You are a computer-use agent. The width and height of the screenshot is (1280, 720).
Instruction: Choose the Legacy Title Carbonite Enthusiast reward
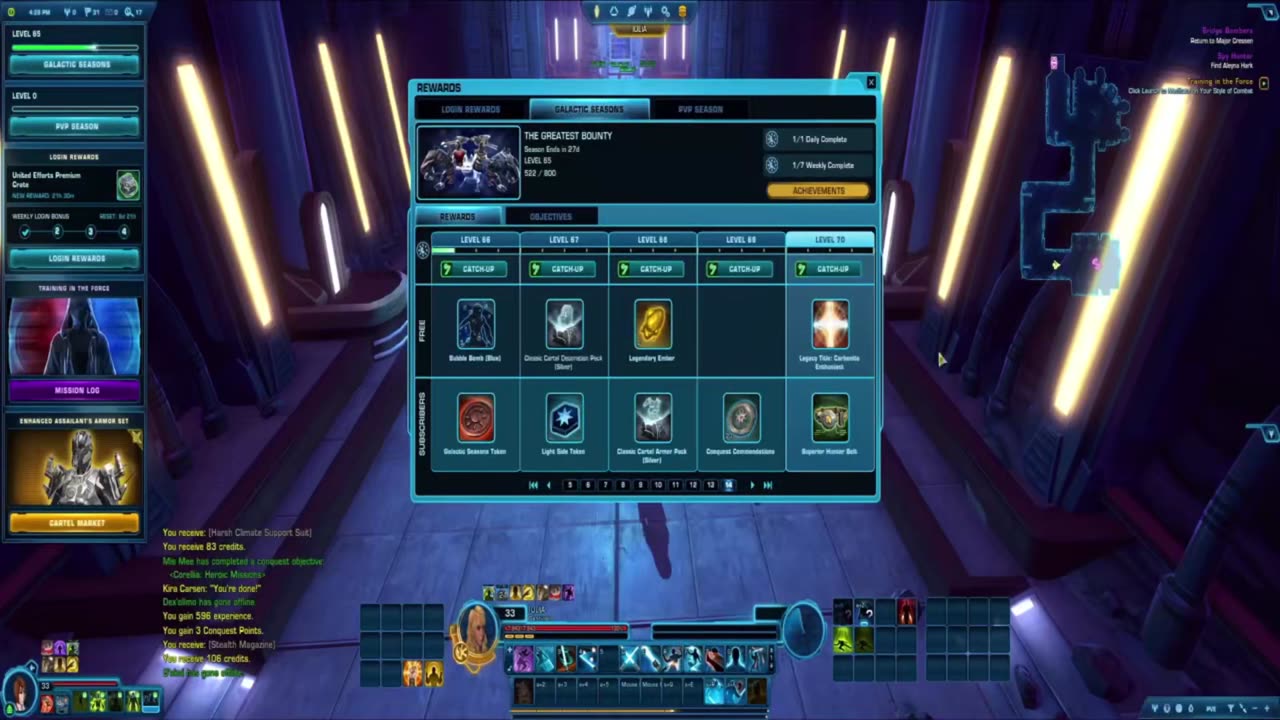click(x=830, y=325)
